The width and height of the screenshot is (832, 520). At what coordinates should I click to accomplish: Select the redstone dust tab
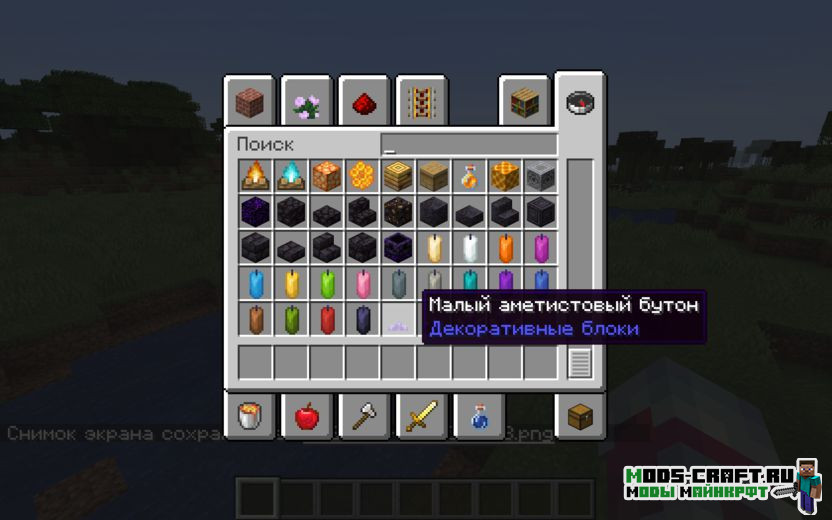pyautogui.click(x=363, y=101)
